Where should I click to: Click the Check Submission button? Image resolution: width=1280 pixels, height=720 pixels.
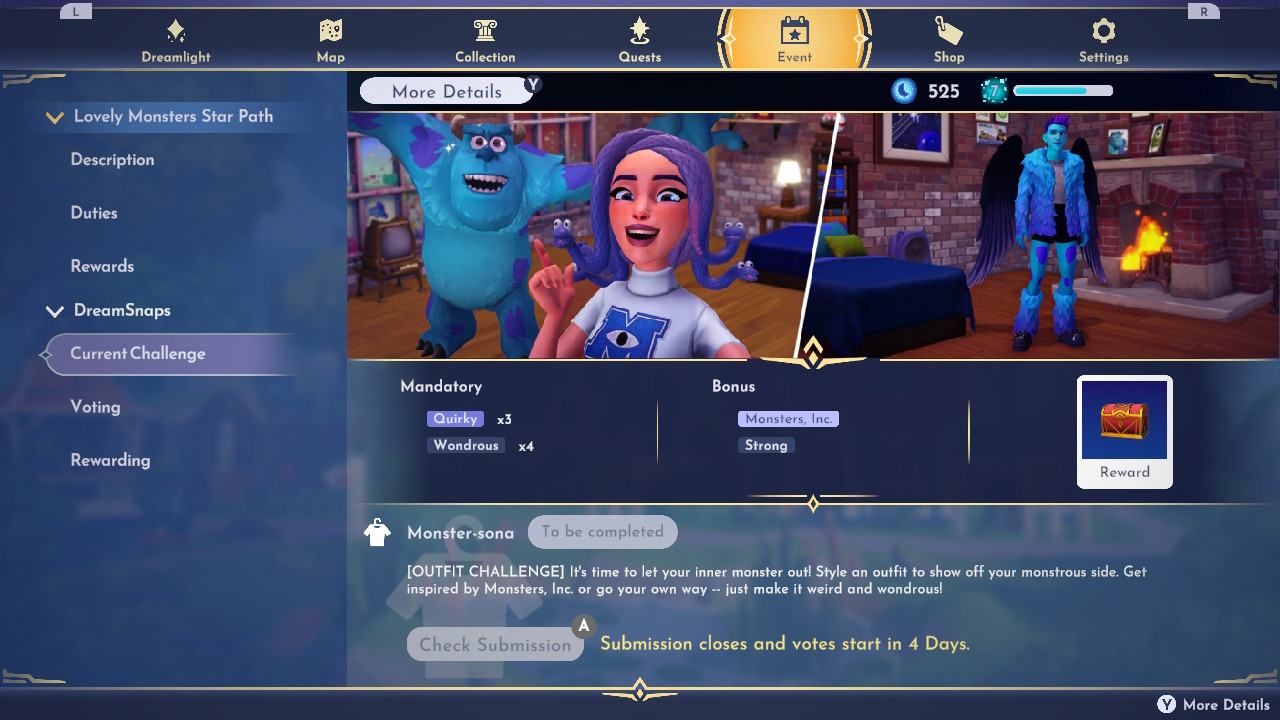coord(495,645)
